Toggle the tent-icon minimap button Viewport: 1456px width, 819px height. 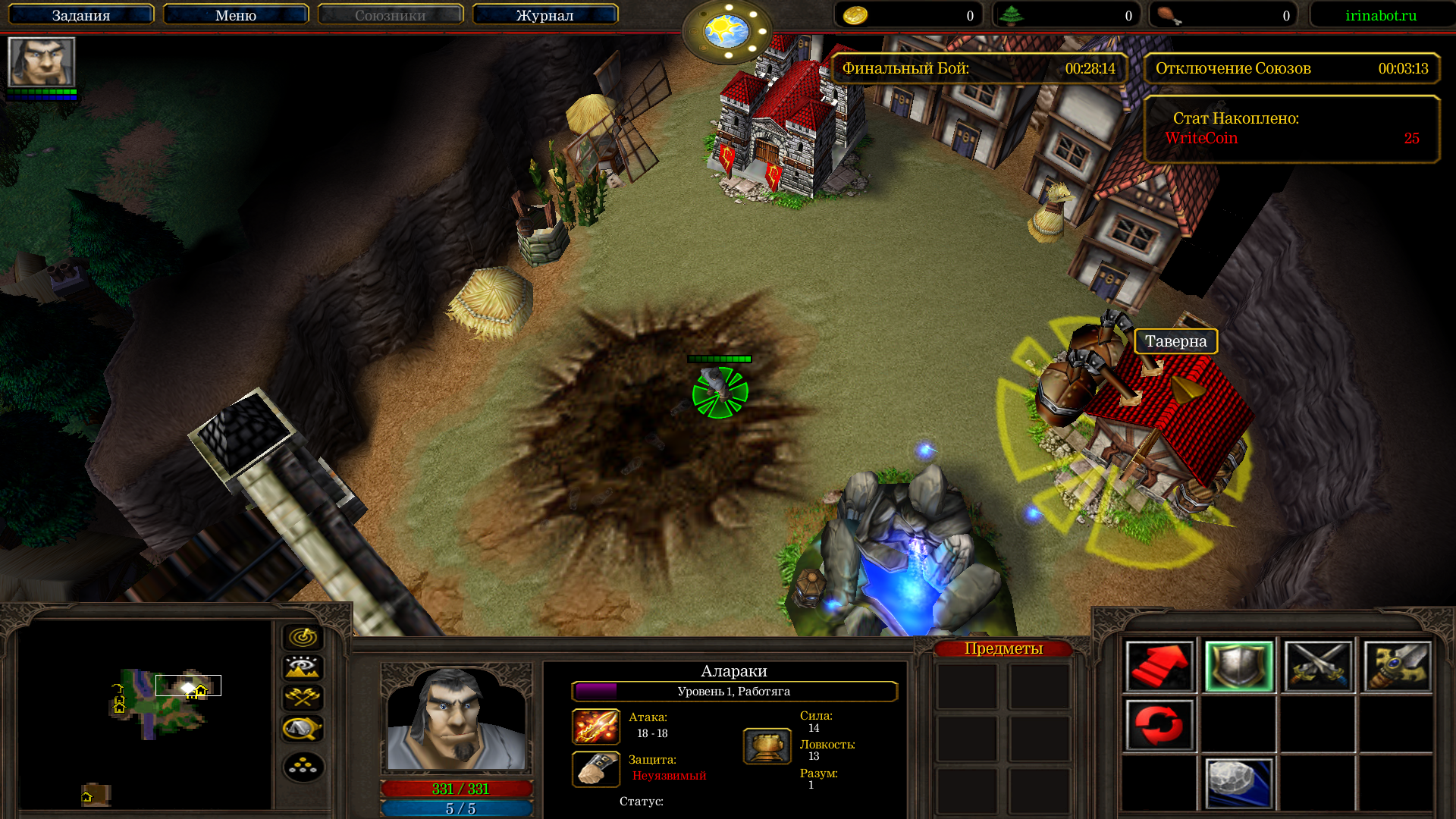click(303, 729)
